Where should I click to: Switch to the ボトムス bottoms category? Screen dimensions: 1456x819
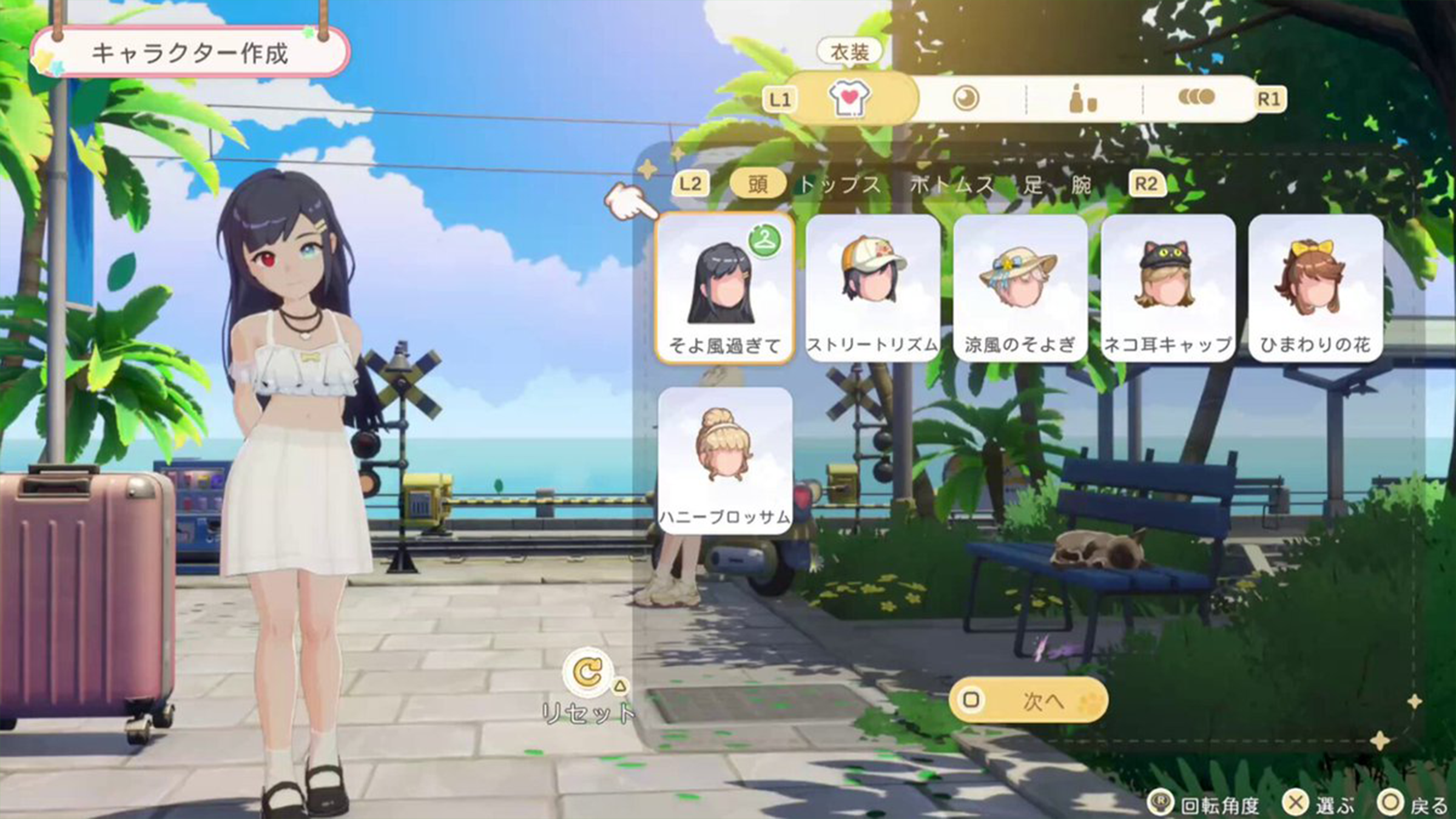951,184
